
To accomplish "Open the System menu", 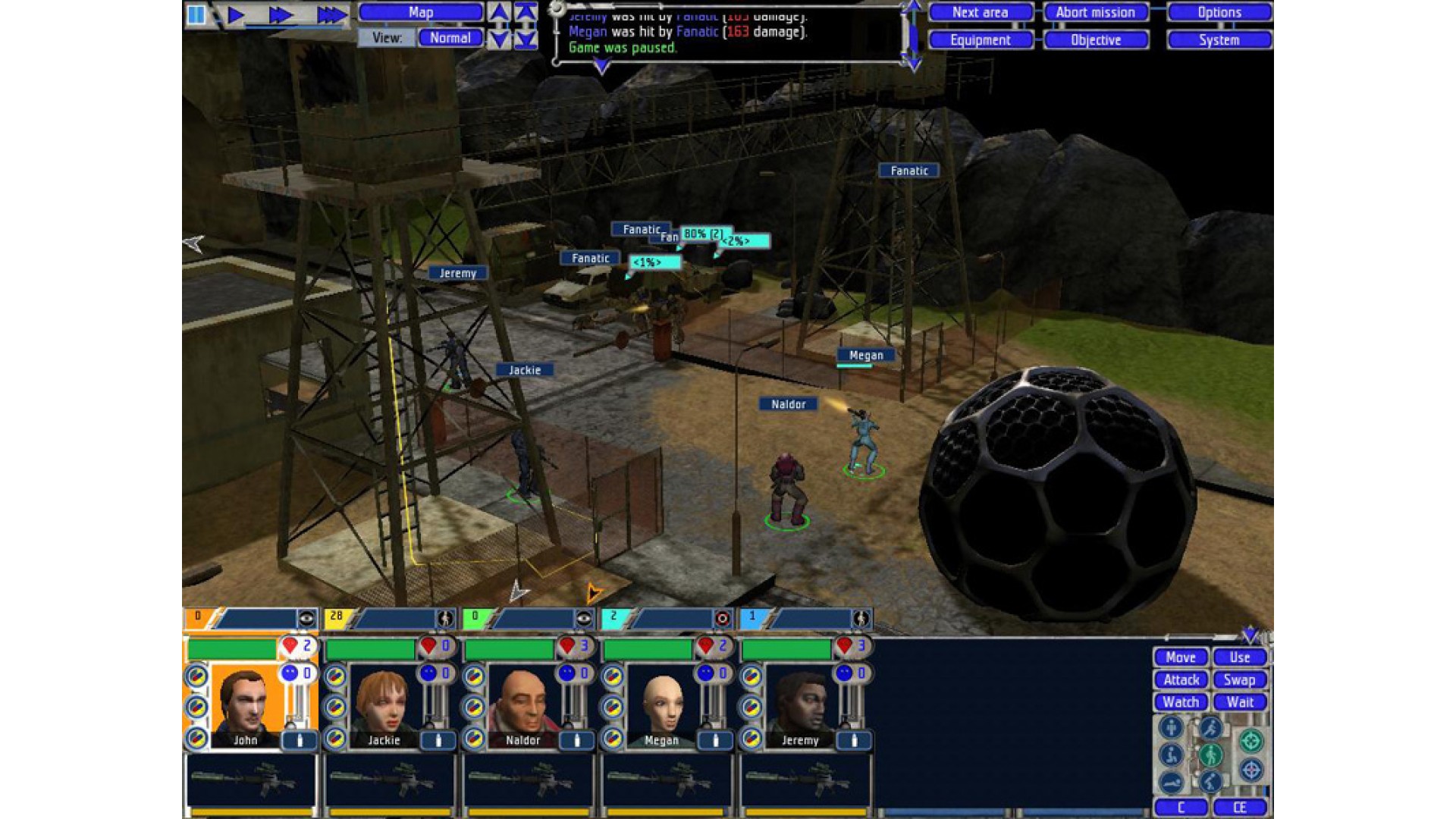I will [1219, 40].
